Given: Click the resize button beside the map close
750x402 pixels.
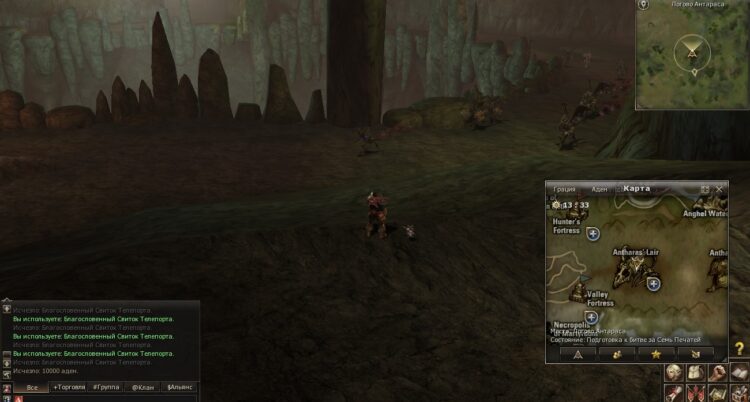Looking at the screenshot, I should [x=705, y=188].
